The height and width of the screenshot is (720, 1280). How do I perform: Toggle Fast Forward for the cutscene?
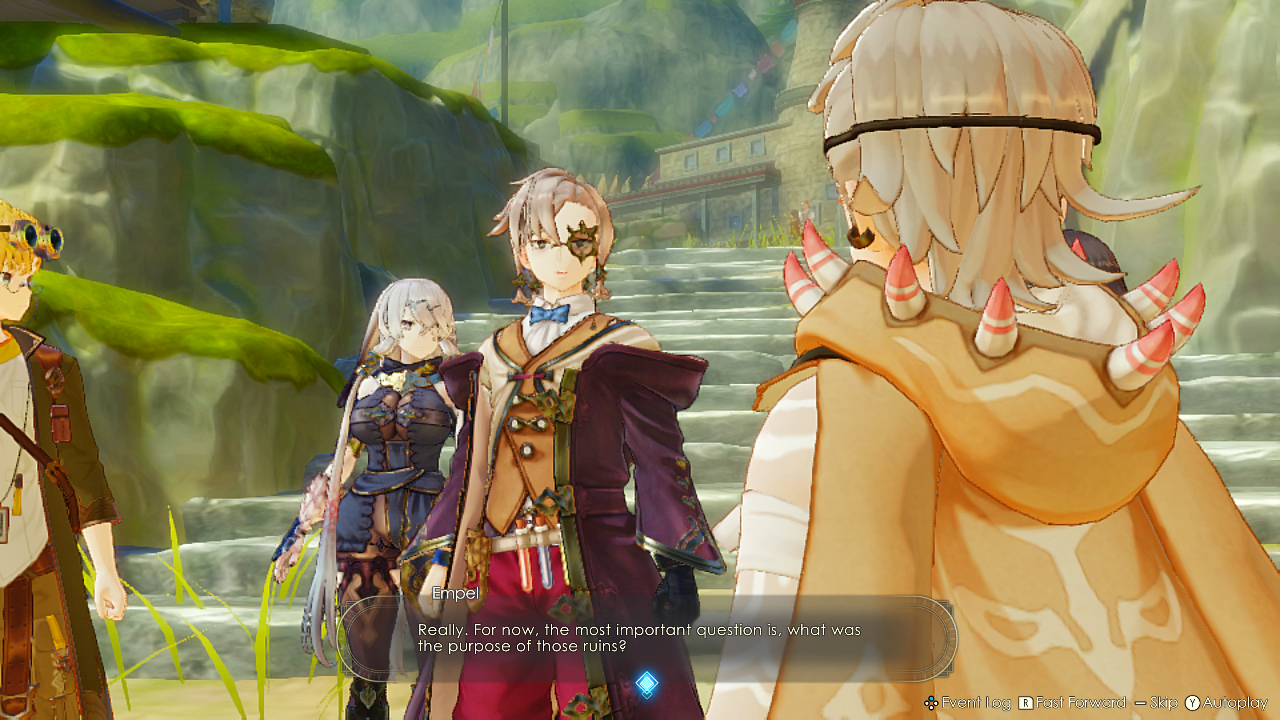1080,702
